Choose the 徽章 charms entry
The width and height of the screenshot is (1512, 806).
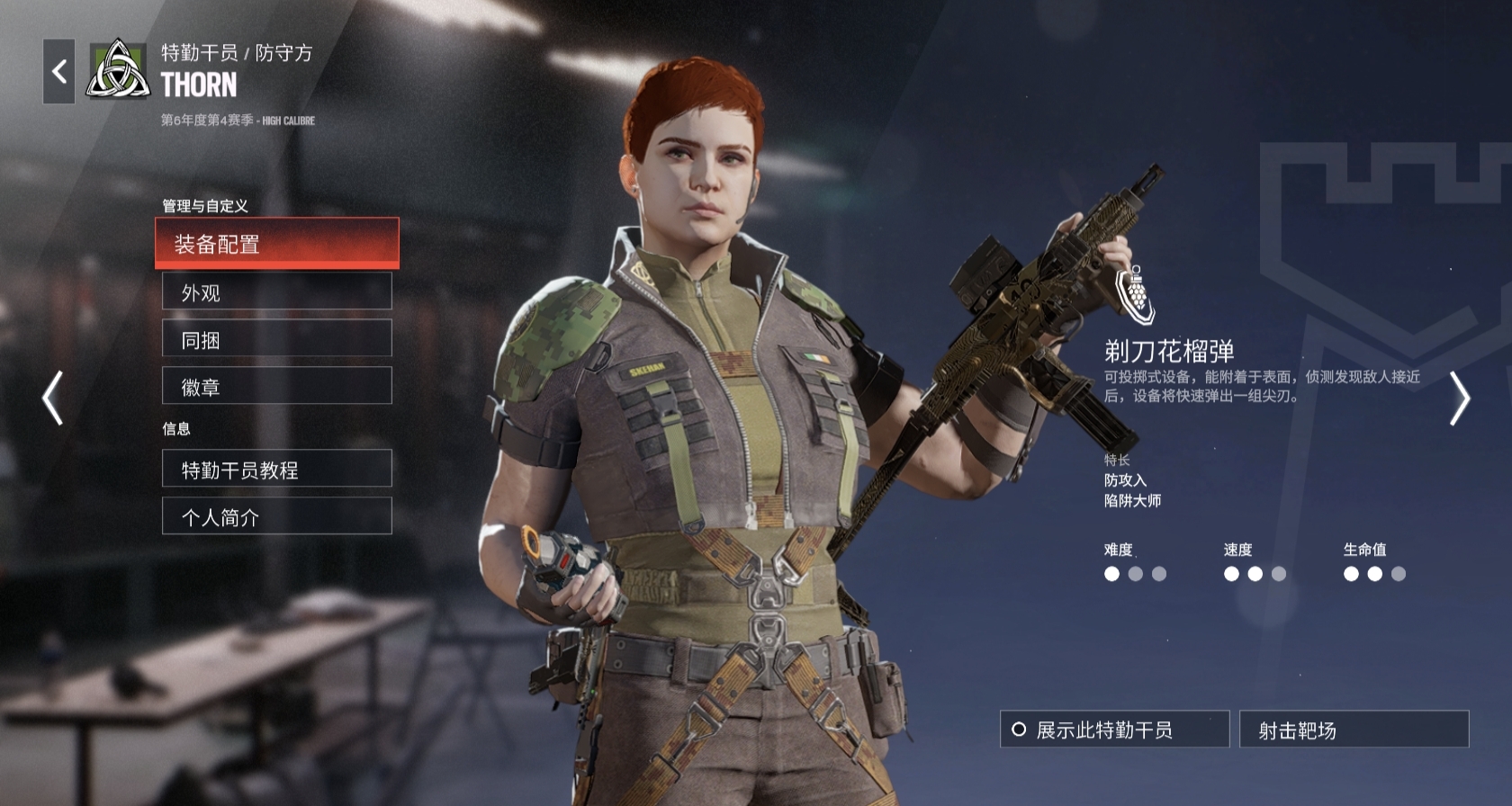coord(276,386)
